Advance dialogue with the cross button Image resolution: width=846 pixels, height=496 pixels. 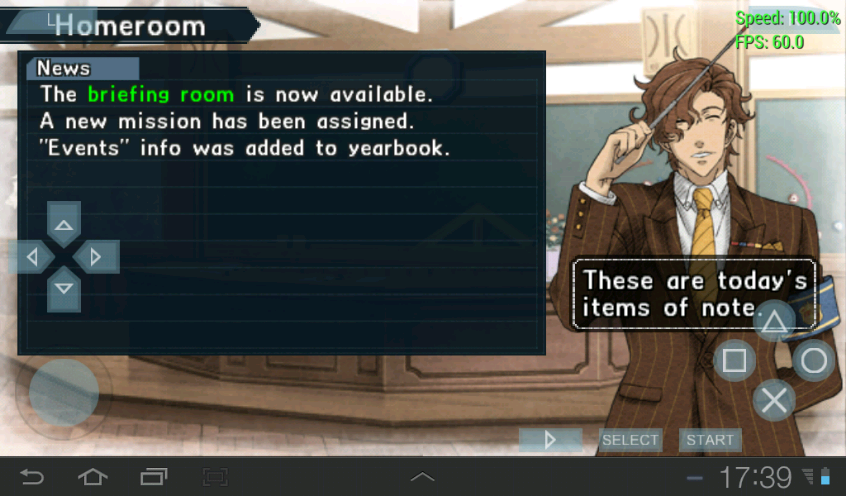[773, 400]
